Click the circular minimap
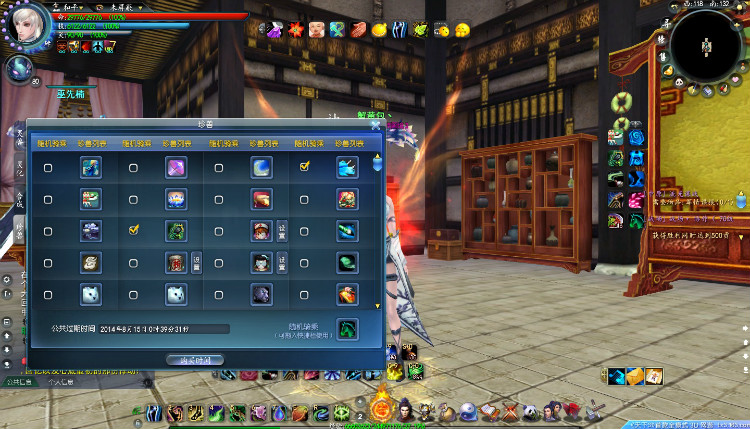 click(706, 45)
